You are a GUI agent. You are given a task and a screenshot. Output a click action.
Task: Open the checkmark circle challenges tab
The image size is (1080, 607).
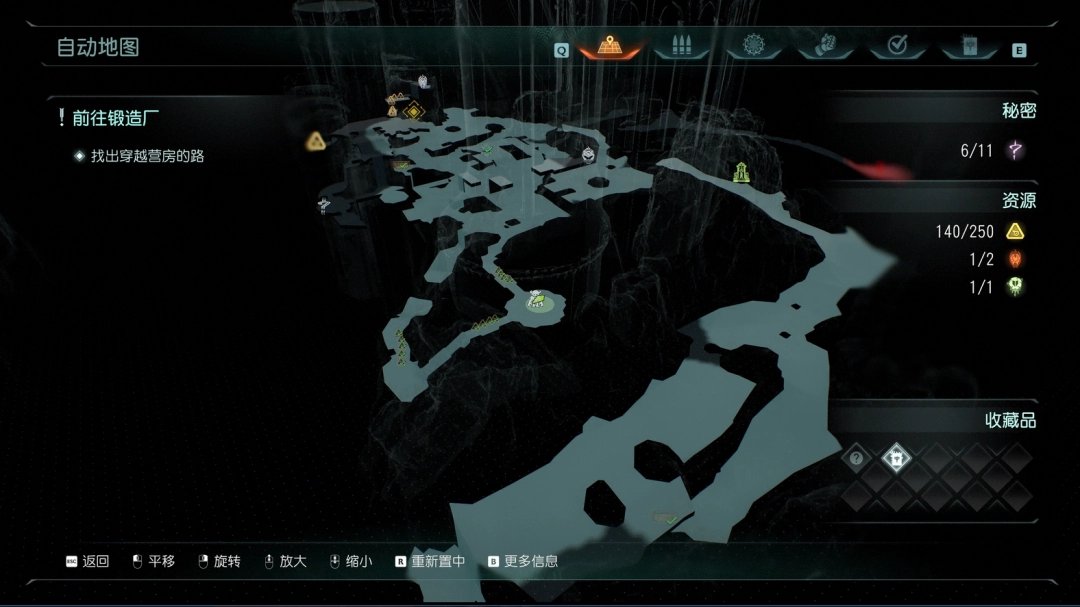tap(897, 46)
